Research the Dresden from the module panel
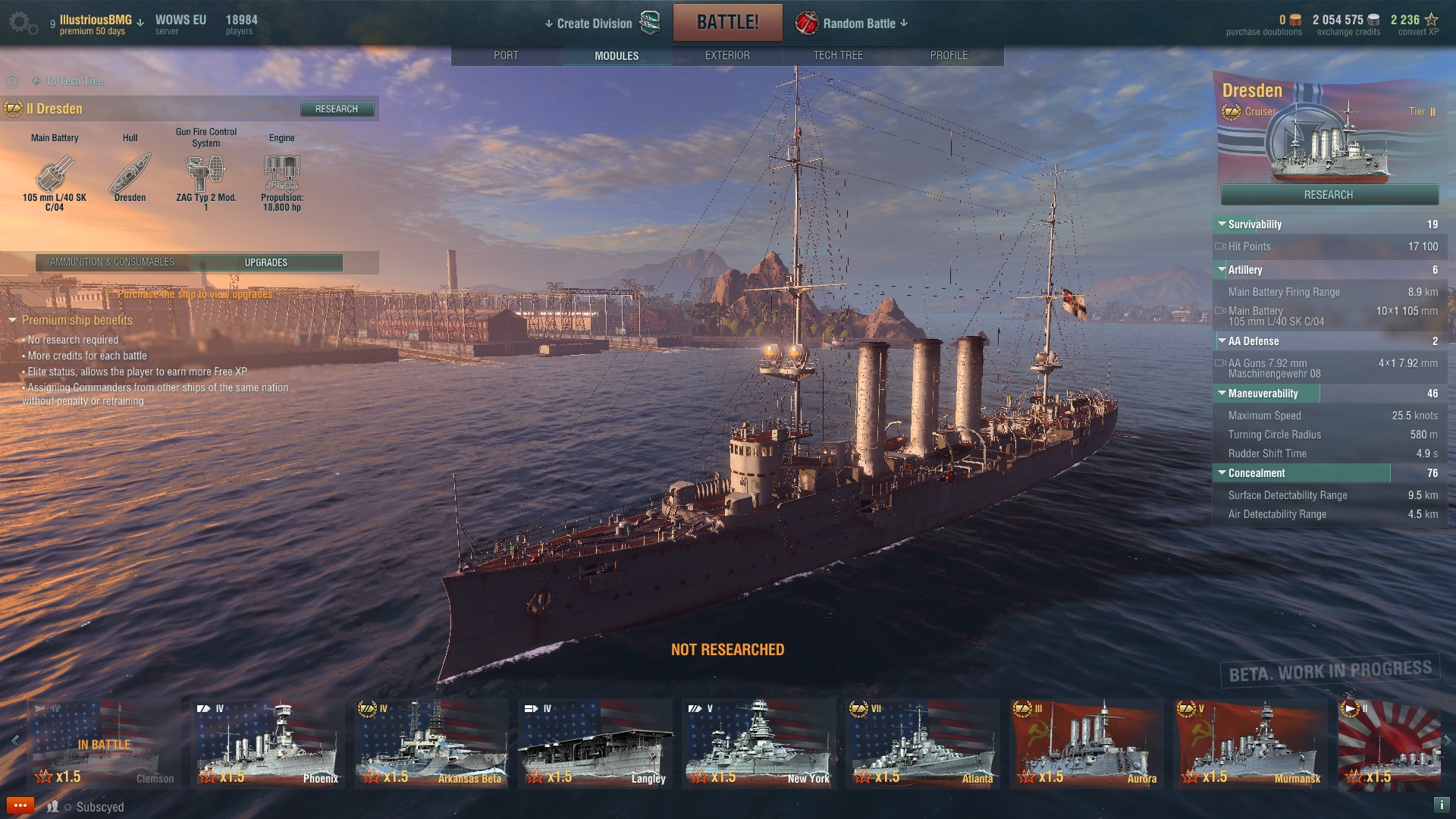 [x=337, y=109]
